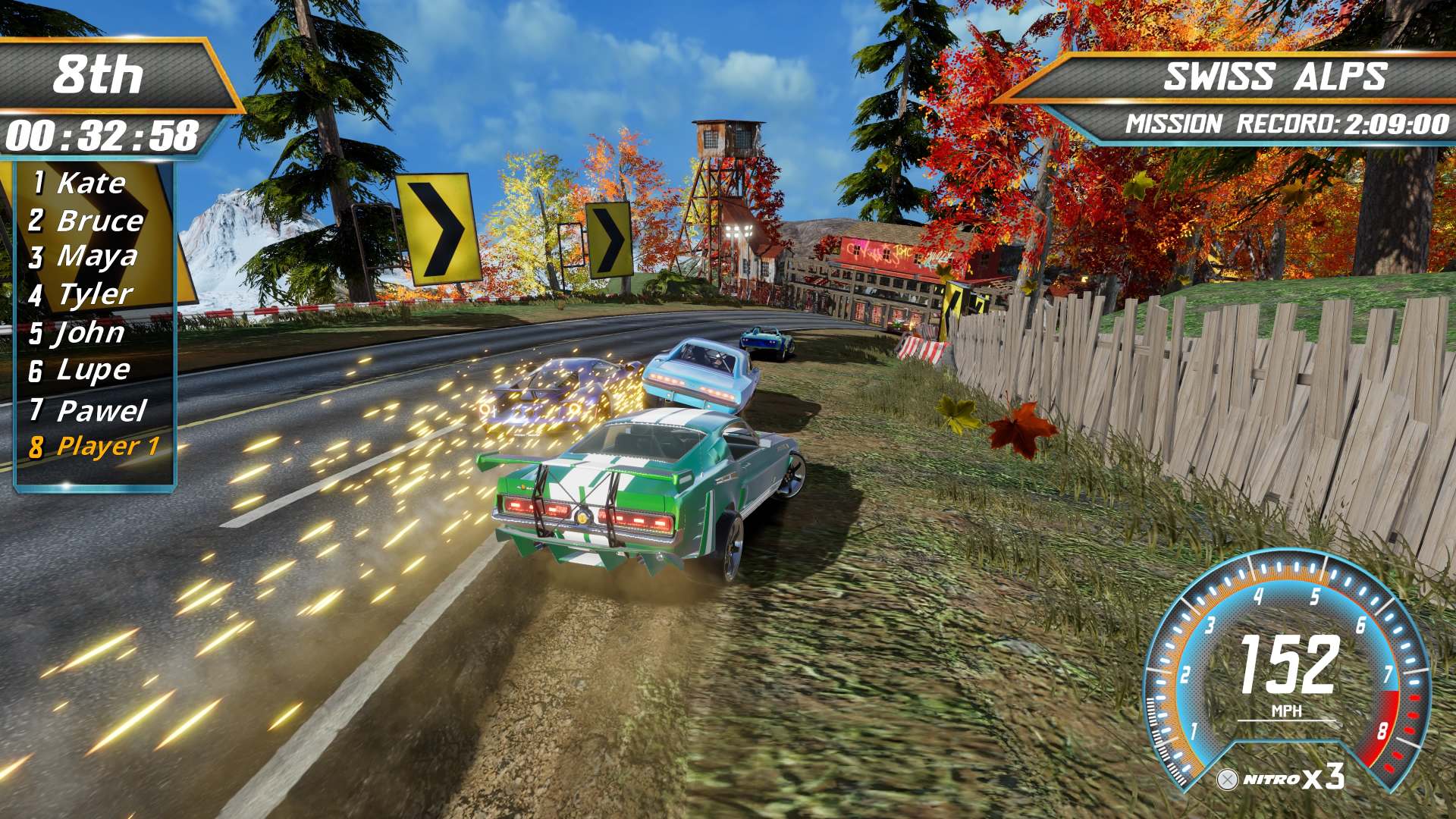Select Lupe on the position list
This screenshot has width=1456, height=819.
point(93,370)
